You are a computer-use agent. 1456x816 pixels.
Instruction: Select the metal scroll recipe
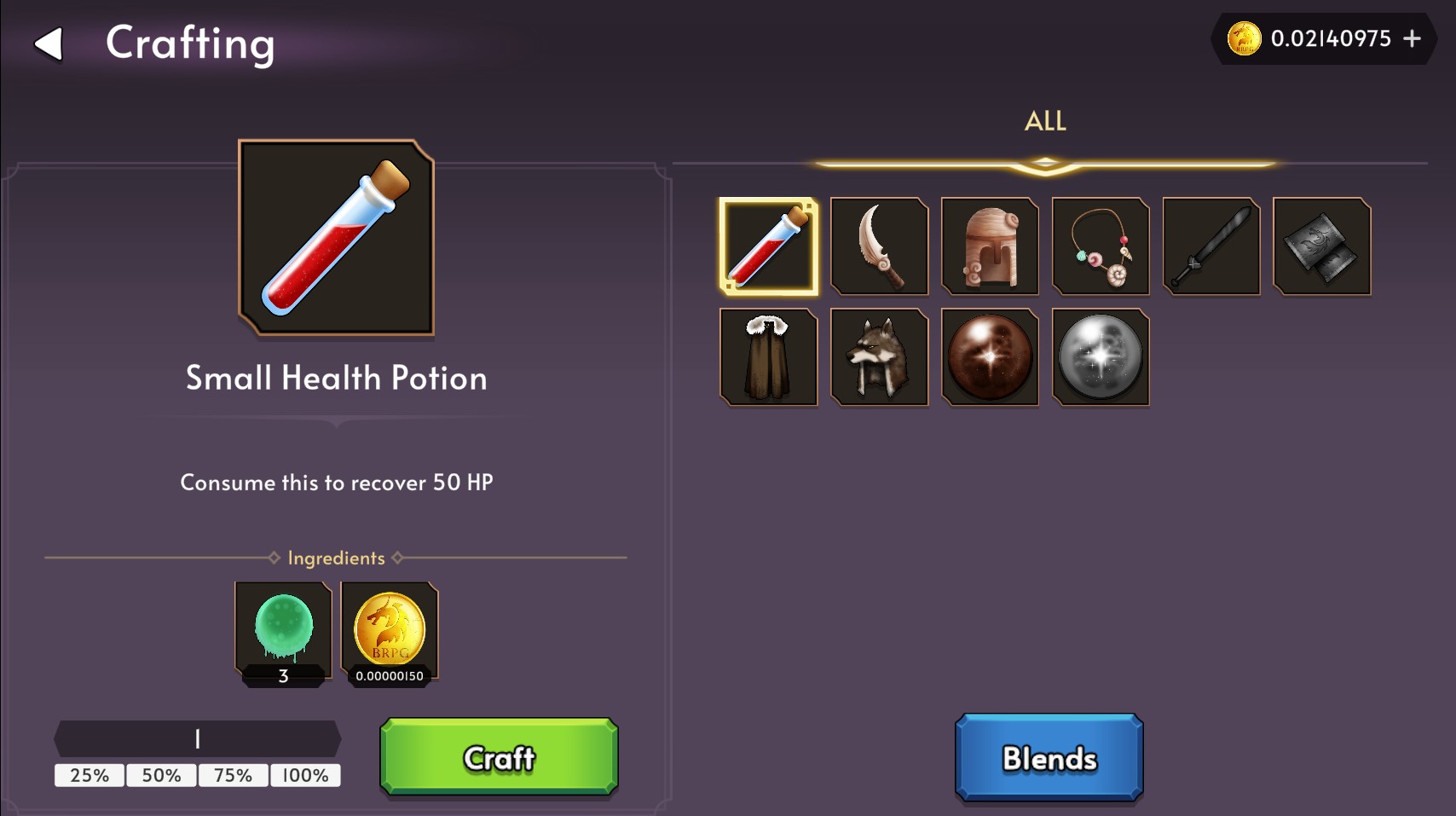tap(1320, 246)
